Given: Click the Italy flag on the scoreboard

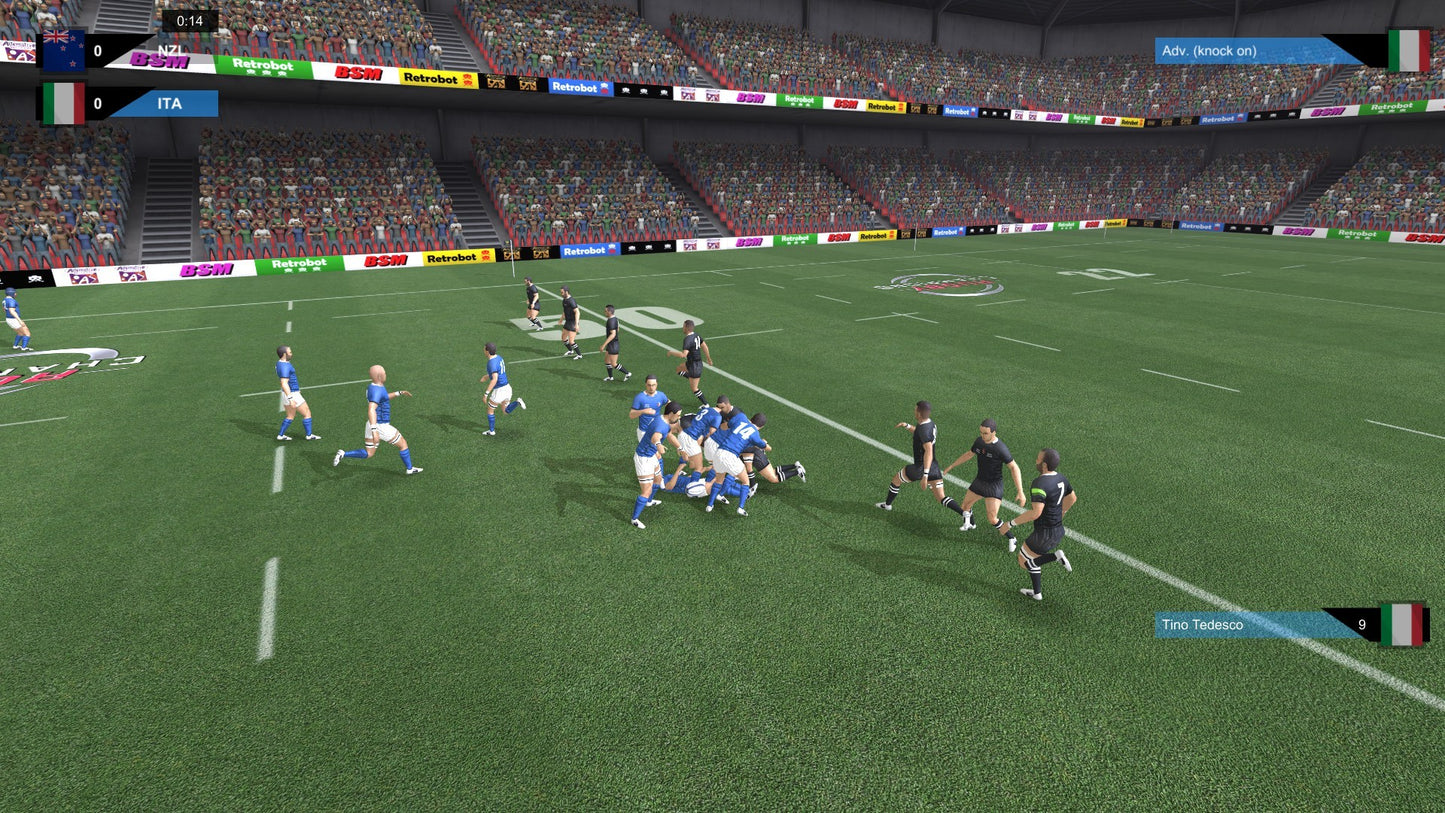Looking at the screenshot, I should tap(62, 102).
